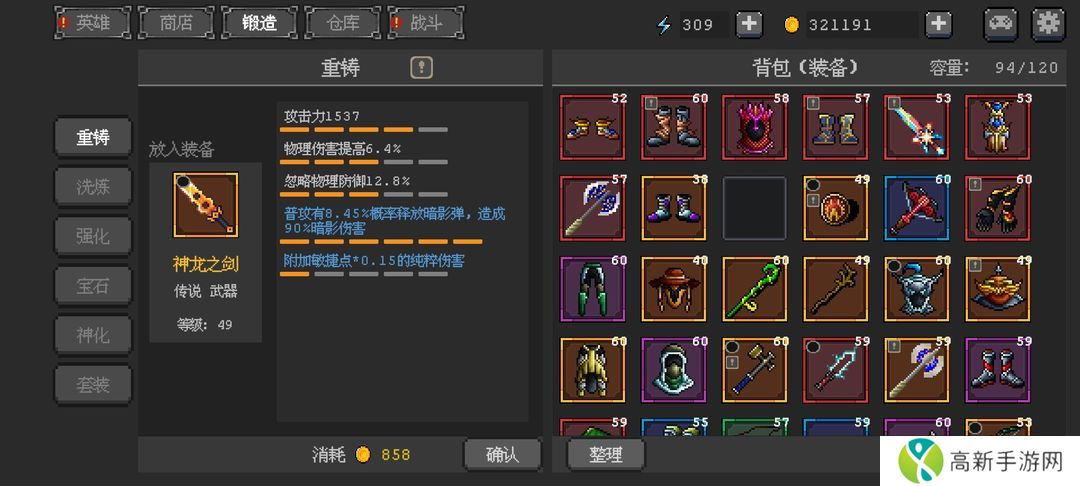Sort the backpack with 整理 button
This screenshot has height=486, width=1080.
(606, 454)
